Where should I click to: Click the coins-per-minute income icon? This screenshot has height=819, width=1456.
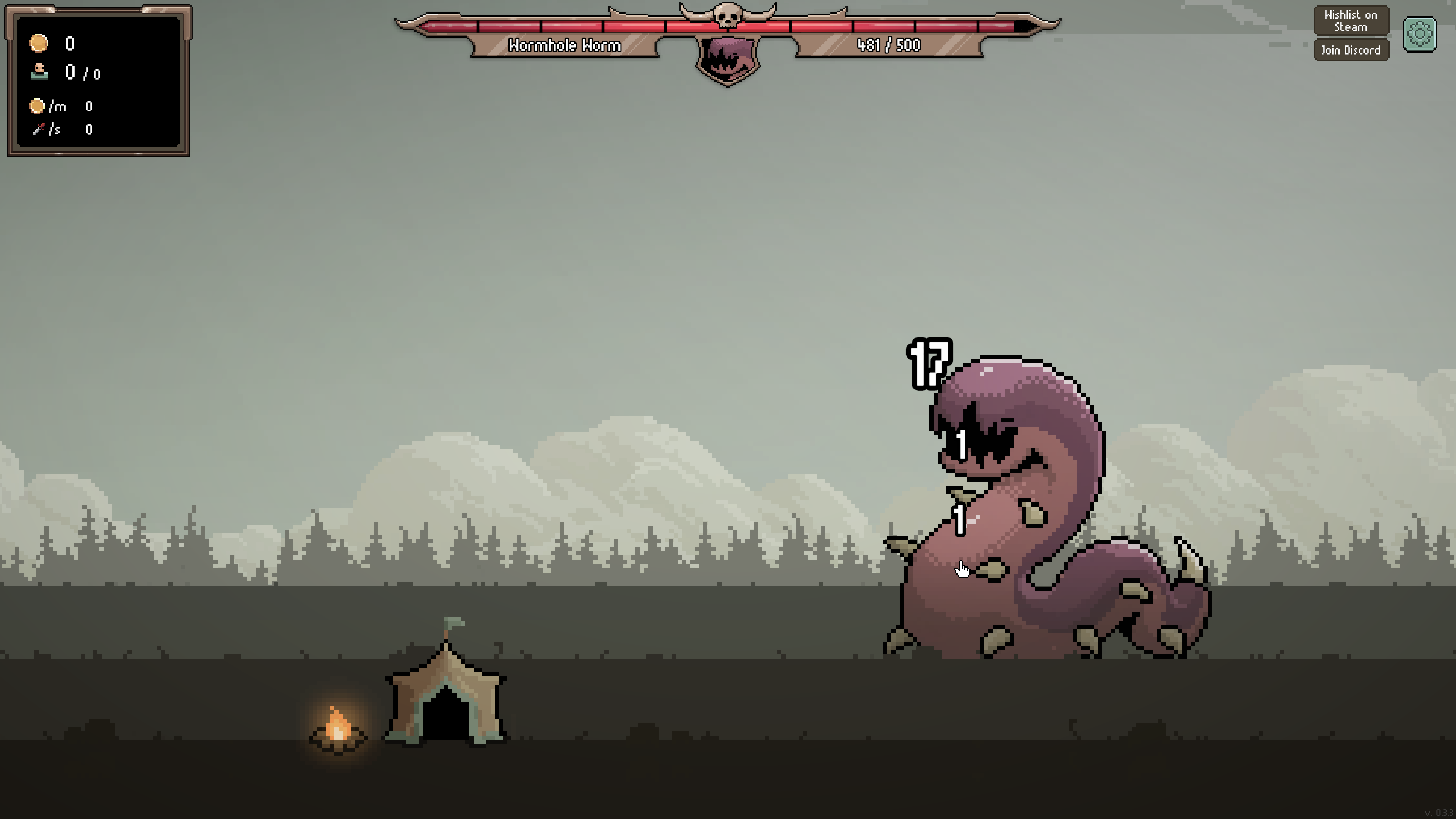click(37, 106)
